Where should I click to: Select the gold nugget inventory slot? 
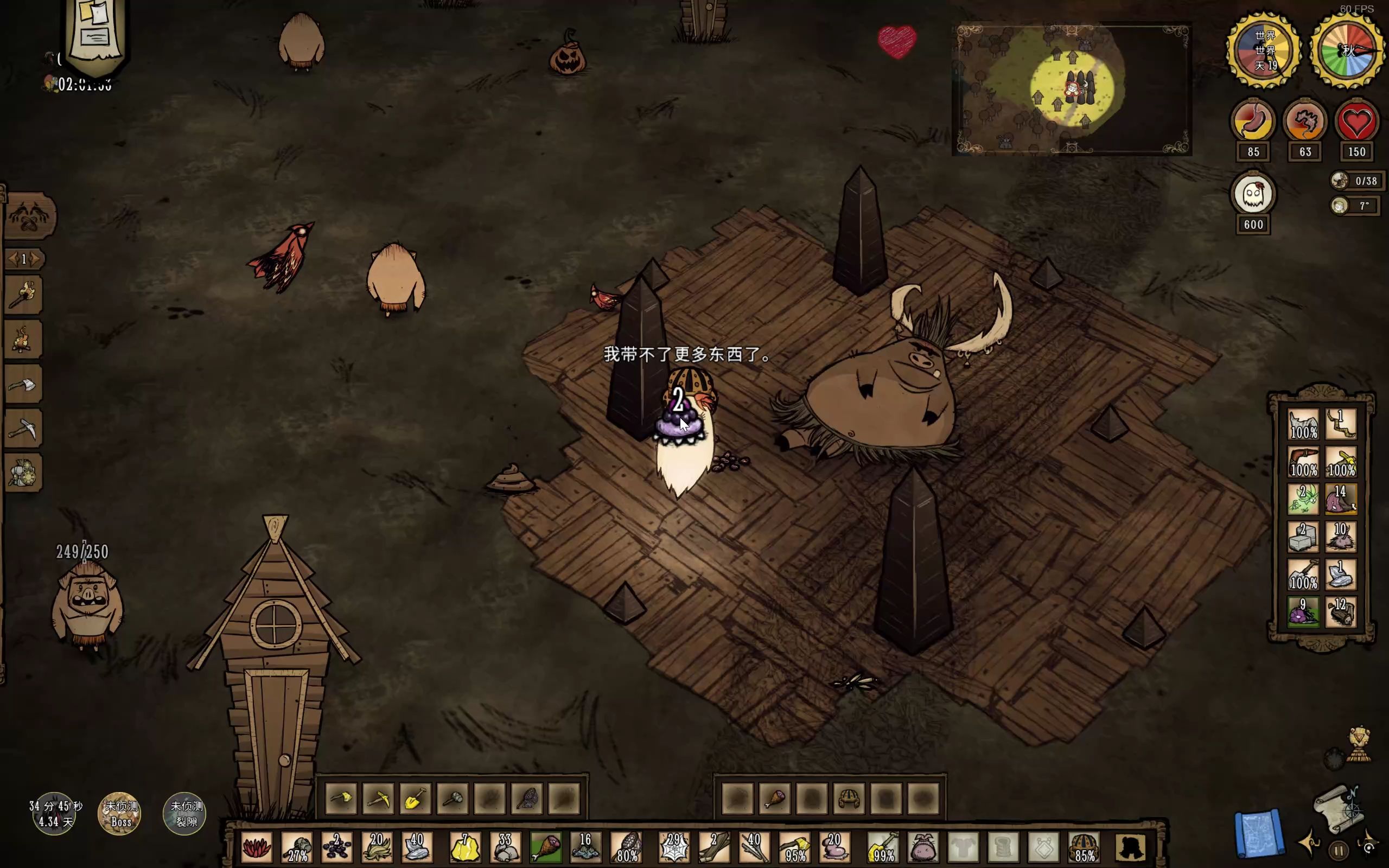[464, 847]
